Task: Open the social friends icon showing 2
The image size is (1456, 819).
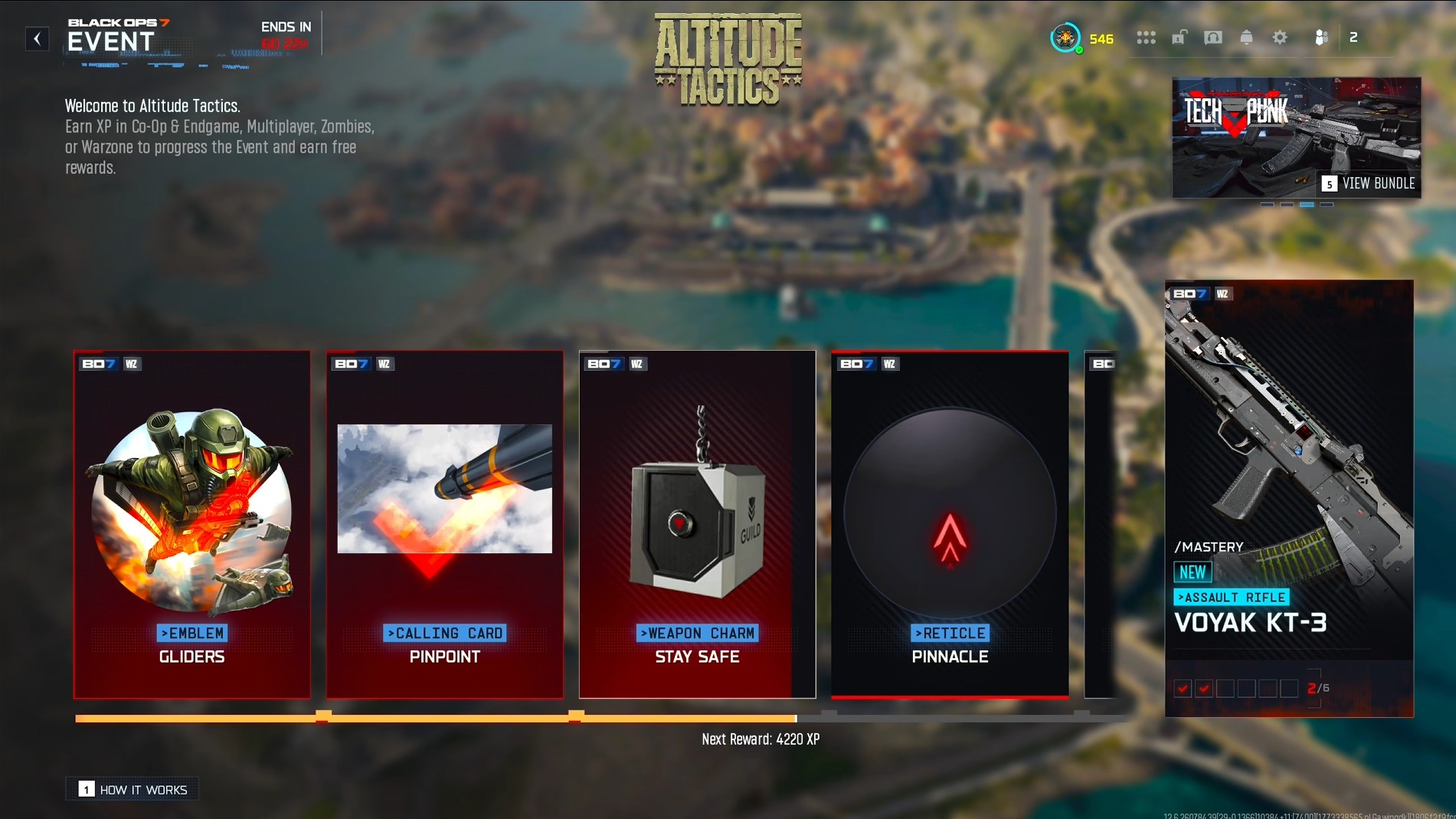Action: point(1320,37)
